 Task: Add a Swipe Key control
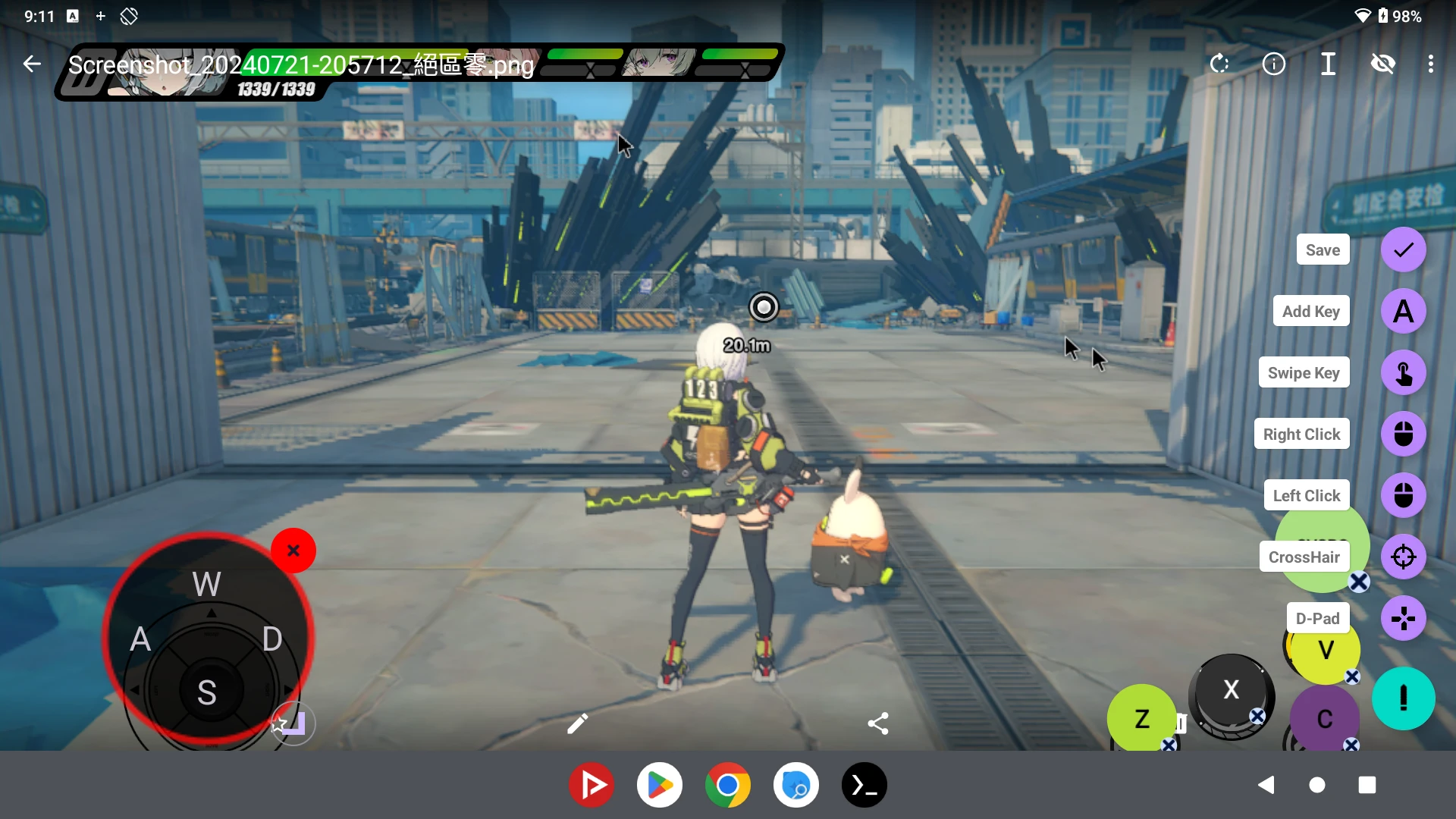point(1403,373)
